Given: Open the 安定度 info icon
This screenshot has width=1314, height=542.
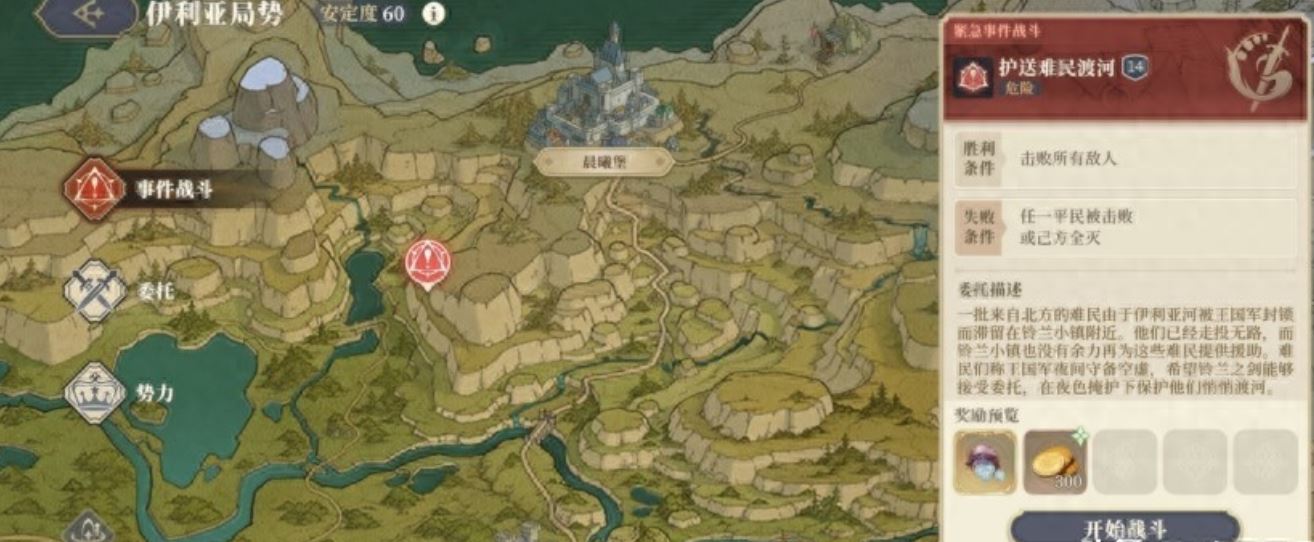Looking at the screenshot, I should click(433, 14).
